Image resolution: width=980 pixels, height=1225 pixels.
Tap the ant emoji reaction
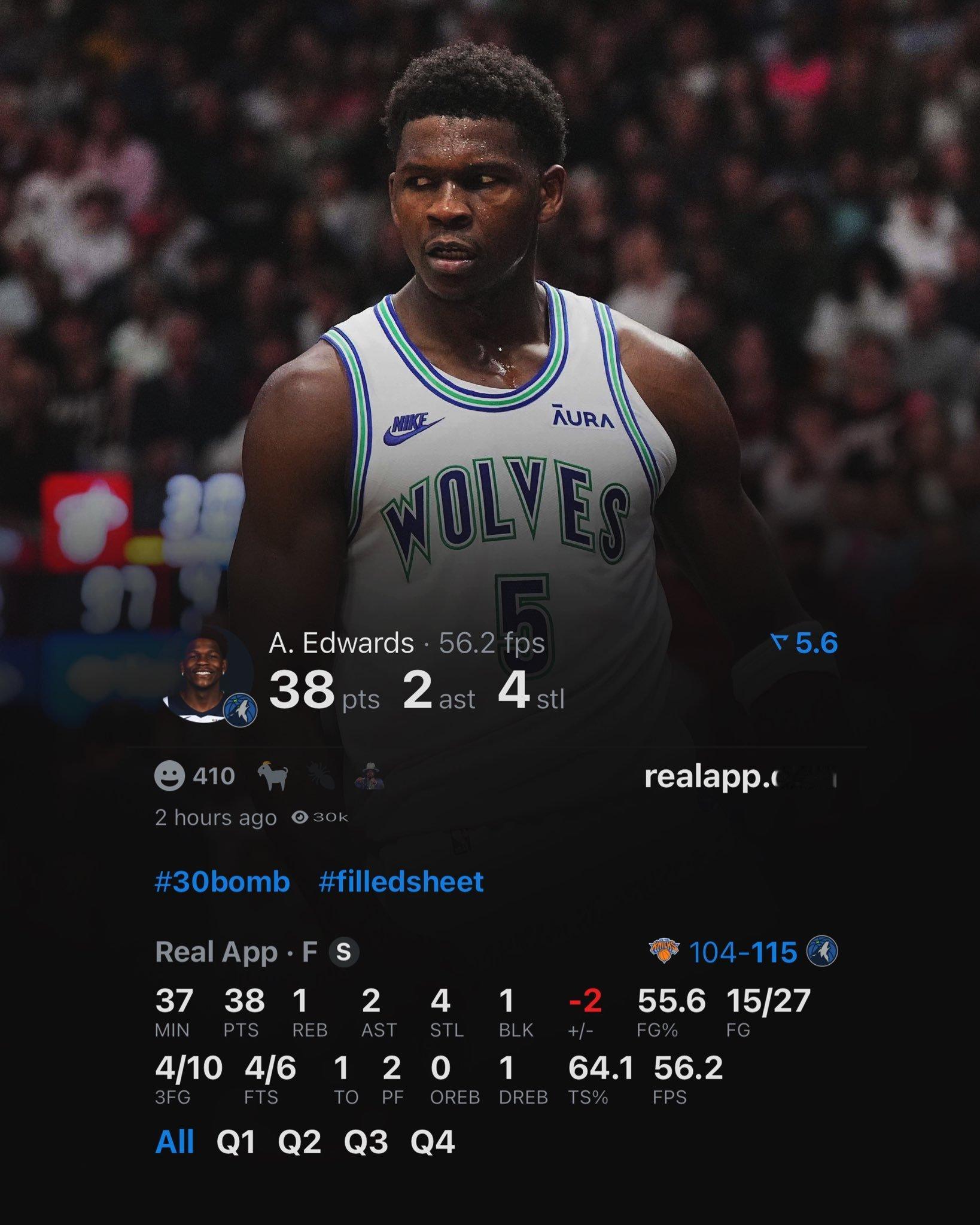point(323,776)
